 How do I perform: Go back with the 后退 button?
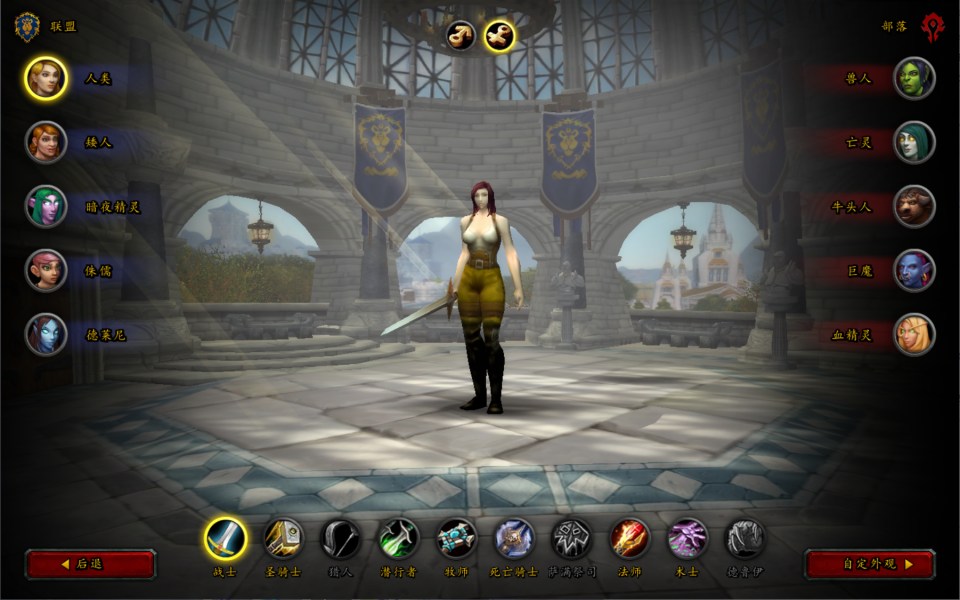click(90, 564)
